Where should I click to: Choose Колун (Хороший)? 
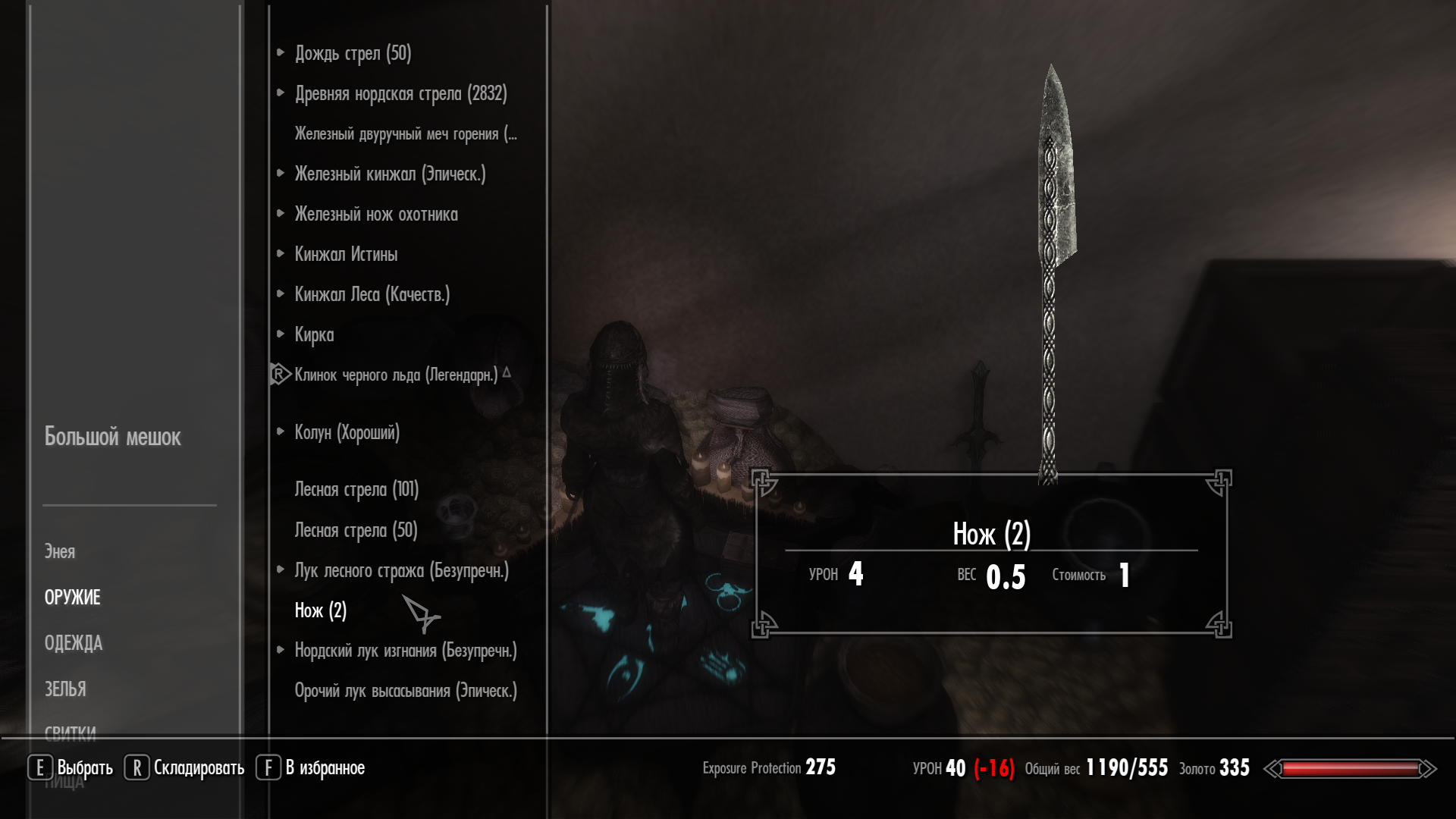click(347, 432)
